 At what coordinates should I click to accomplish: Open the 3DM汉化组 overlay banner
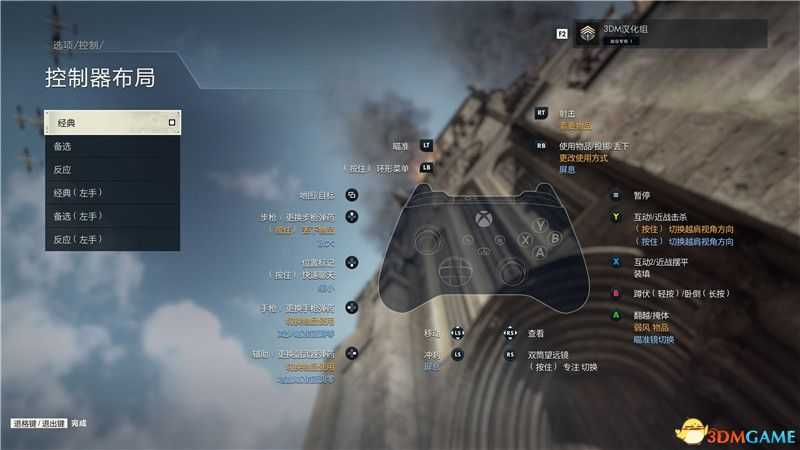click(x=667, y=34)
